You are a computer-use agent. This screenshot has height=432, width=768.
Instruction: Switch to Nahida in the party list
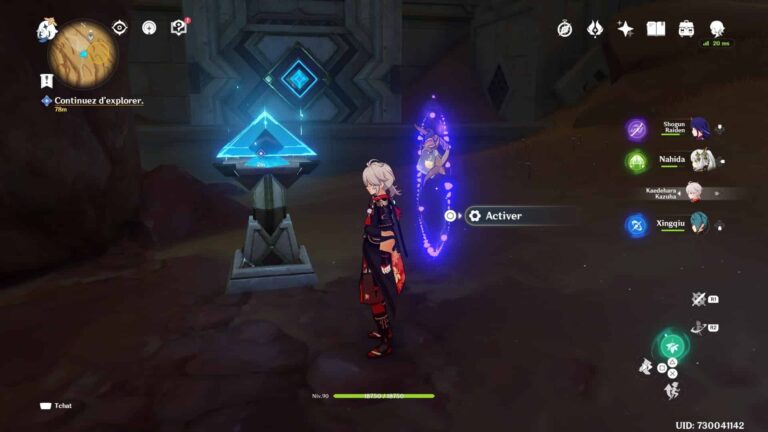coord(700,160)
